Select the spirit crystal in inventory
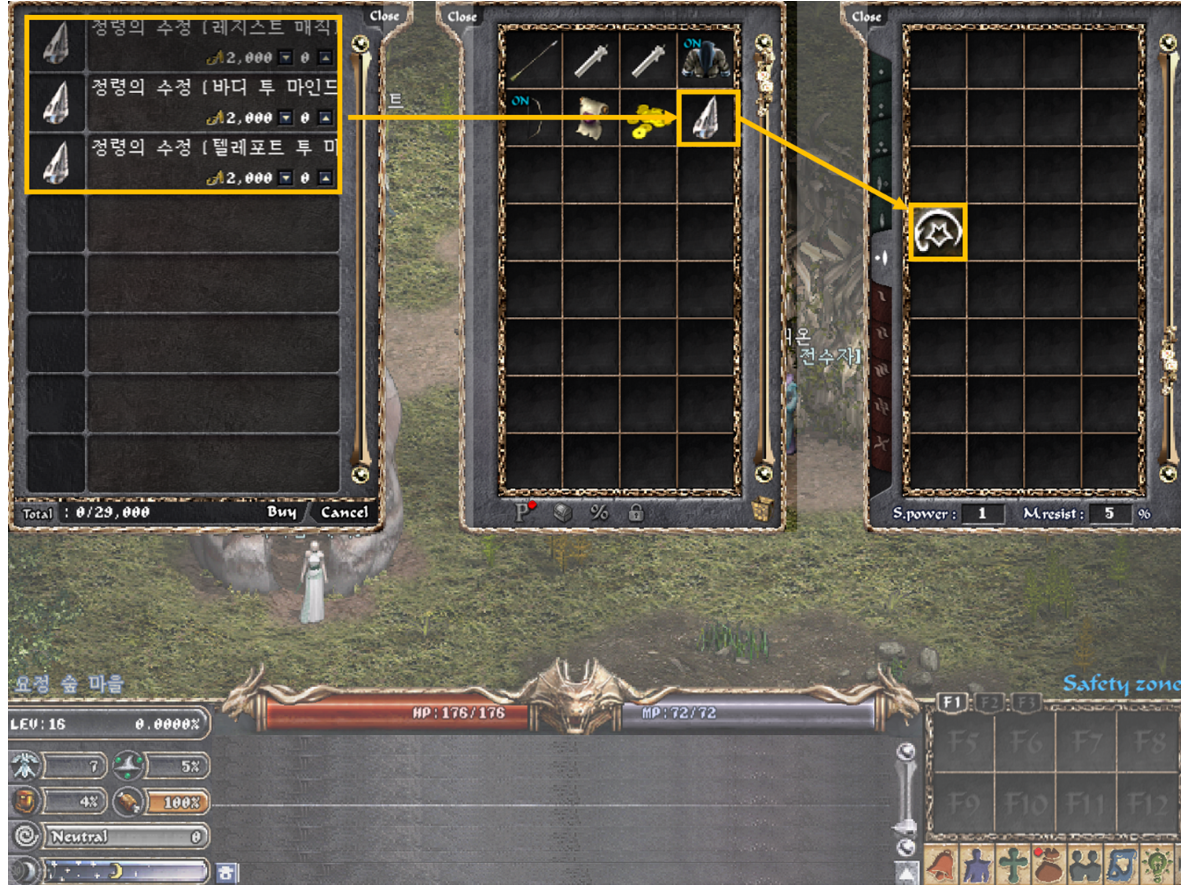 708,117
